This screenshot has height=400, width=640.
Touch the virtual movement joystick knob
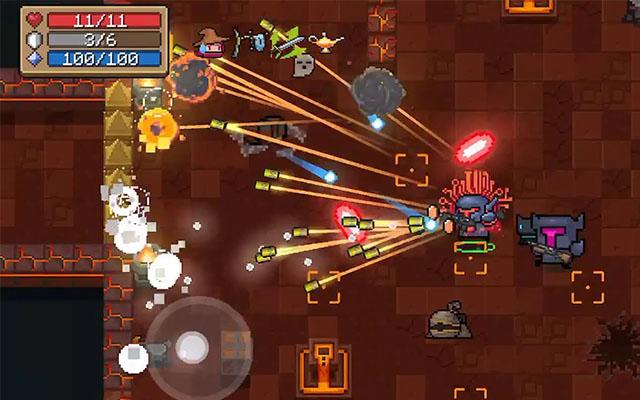pos(192,347)
